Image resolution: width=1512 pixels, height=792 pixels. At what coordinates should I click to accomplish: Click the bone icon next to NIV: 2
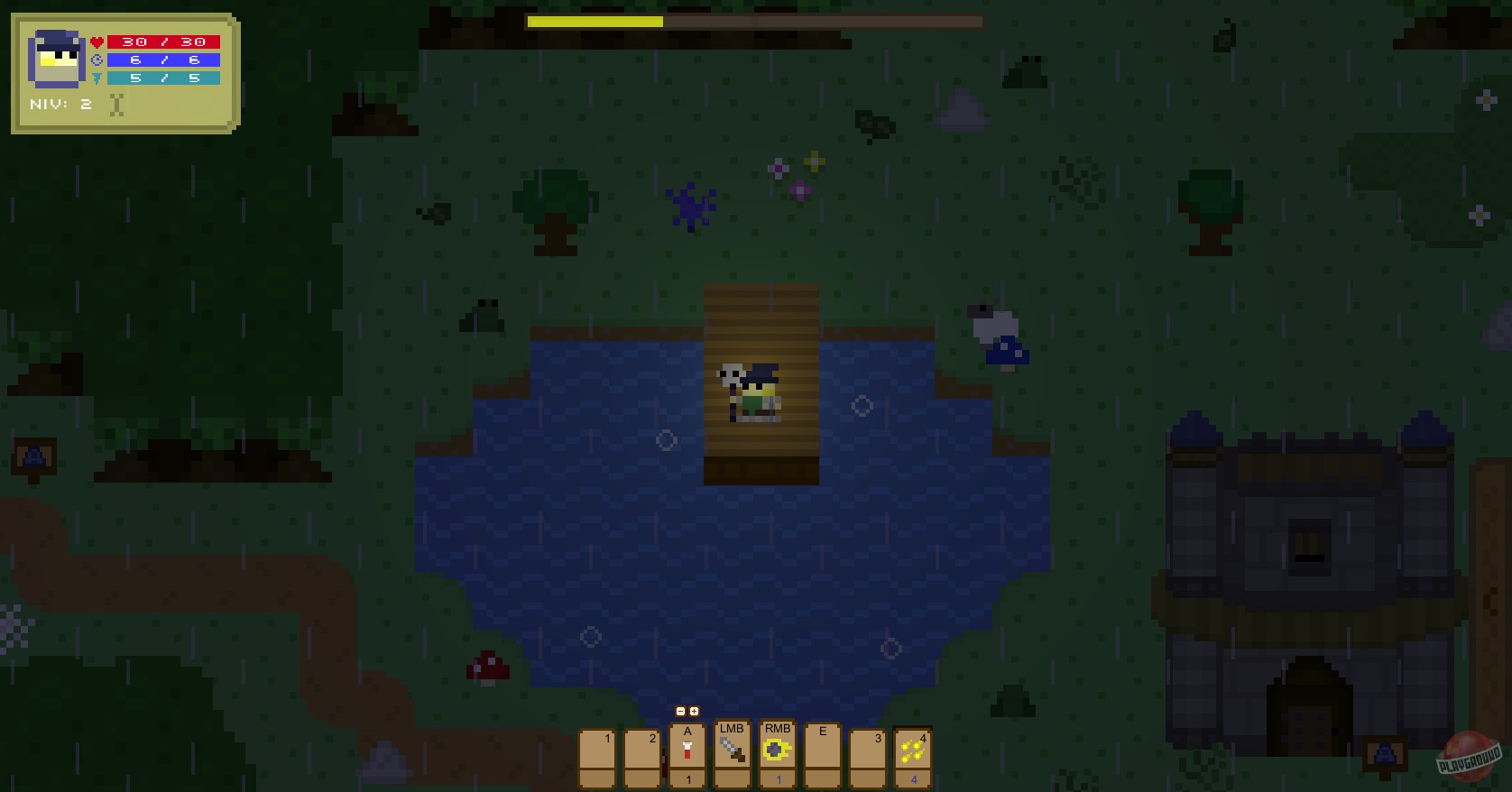[x=116, y=104]
